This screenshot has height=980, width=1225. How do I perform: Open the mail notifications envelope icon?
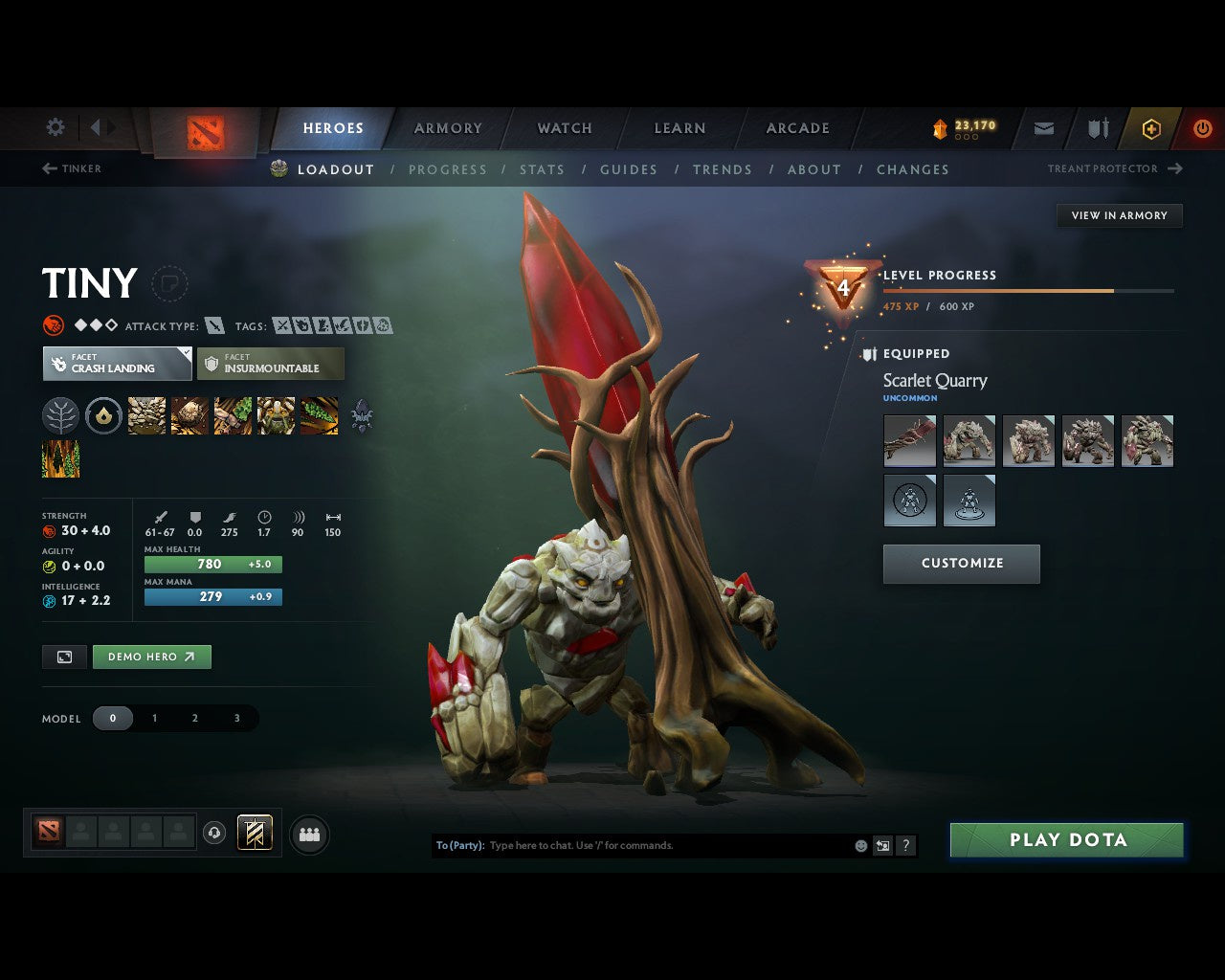pos(1043,127)
